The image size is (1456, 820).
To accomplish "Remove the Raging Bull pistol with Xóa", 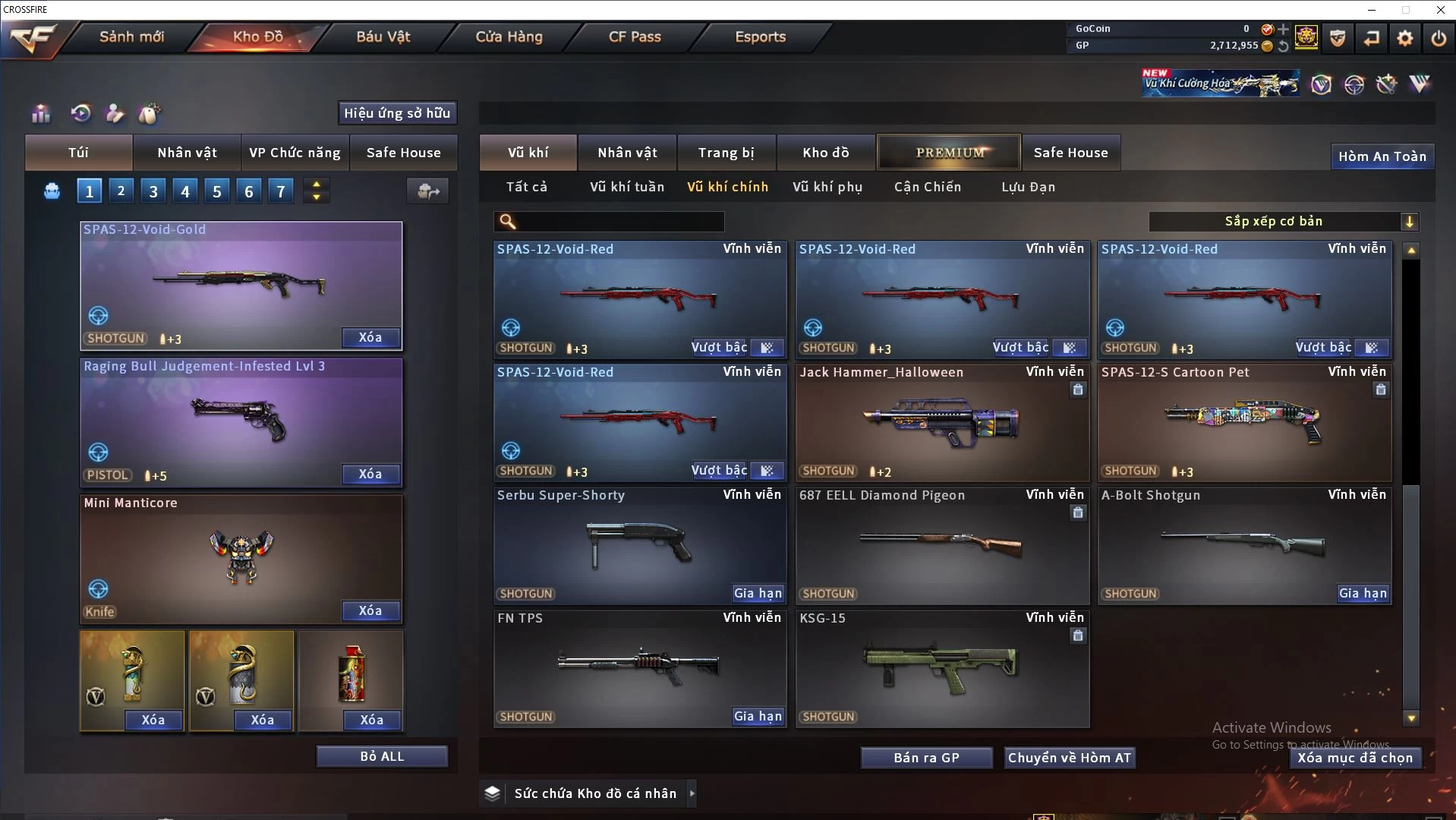I will (x=370, y=475).
